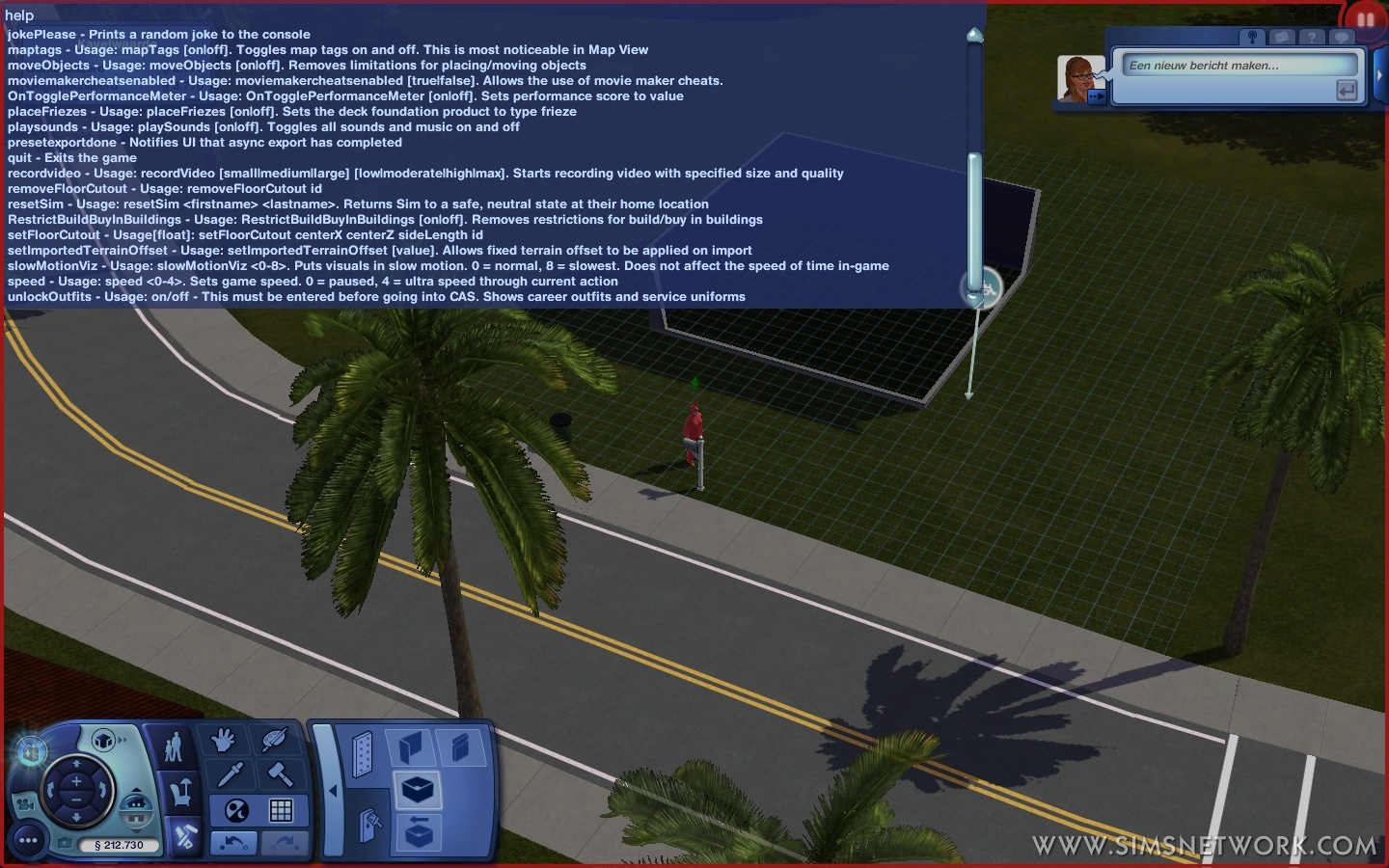Choose the paint palette design tool
Image resolution: width=1389 pixels, height=868 pixels.
coord(274,741)
